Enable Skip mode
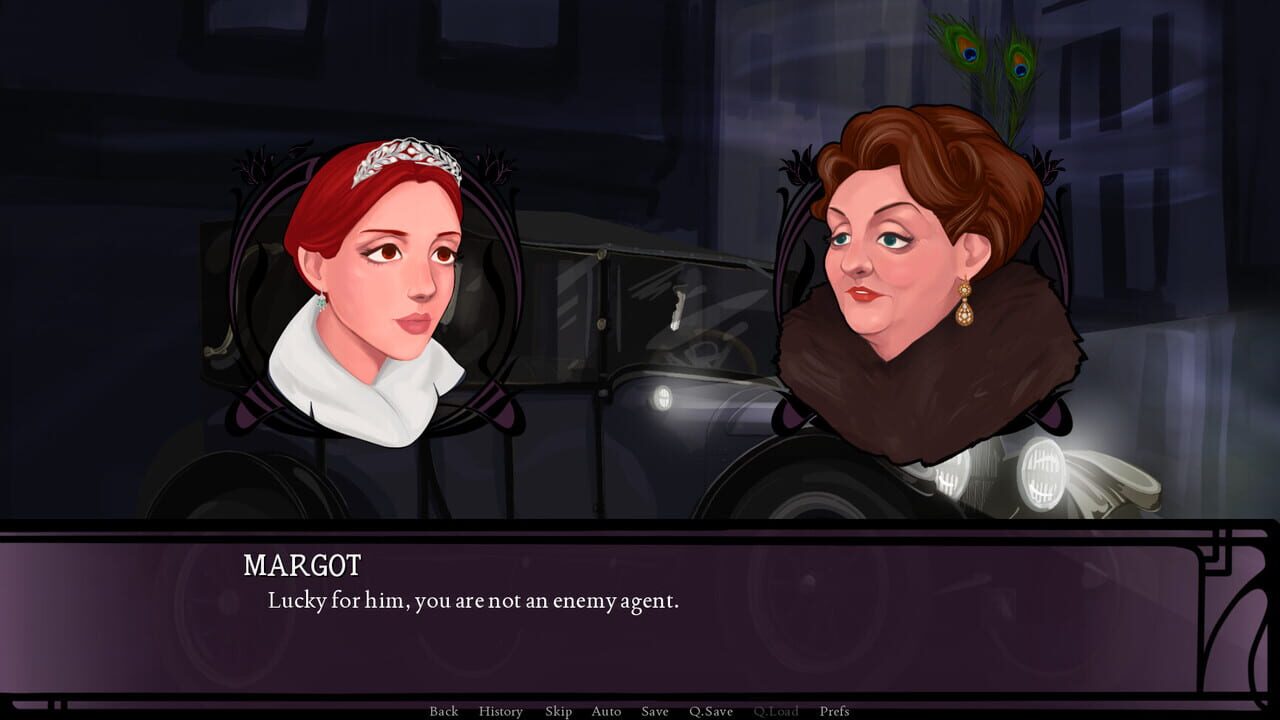The image size is (1280, 720). click(559, 711)
